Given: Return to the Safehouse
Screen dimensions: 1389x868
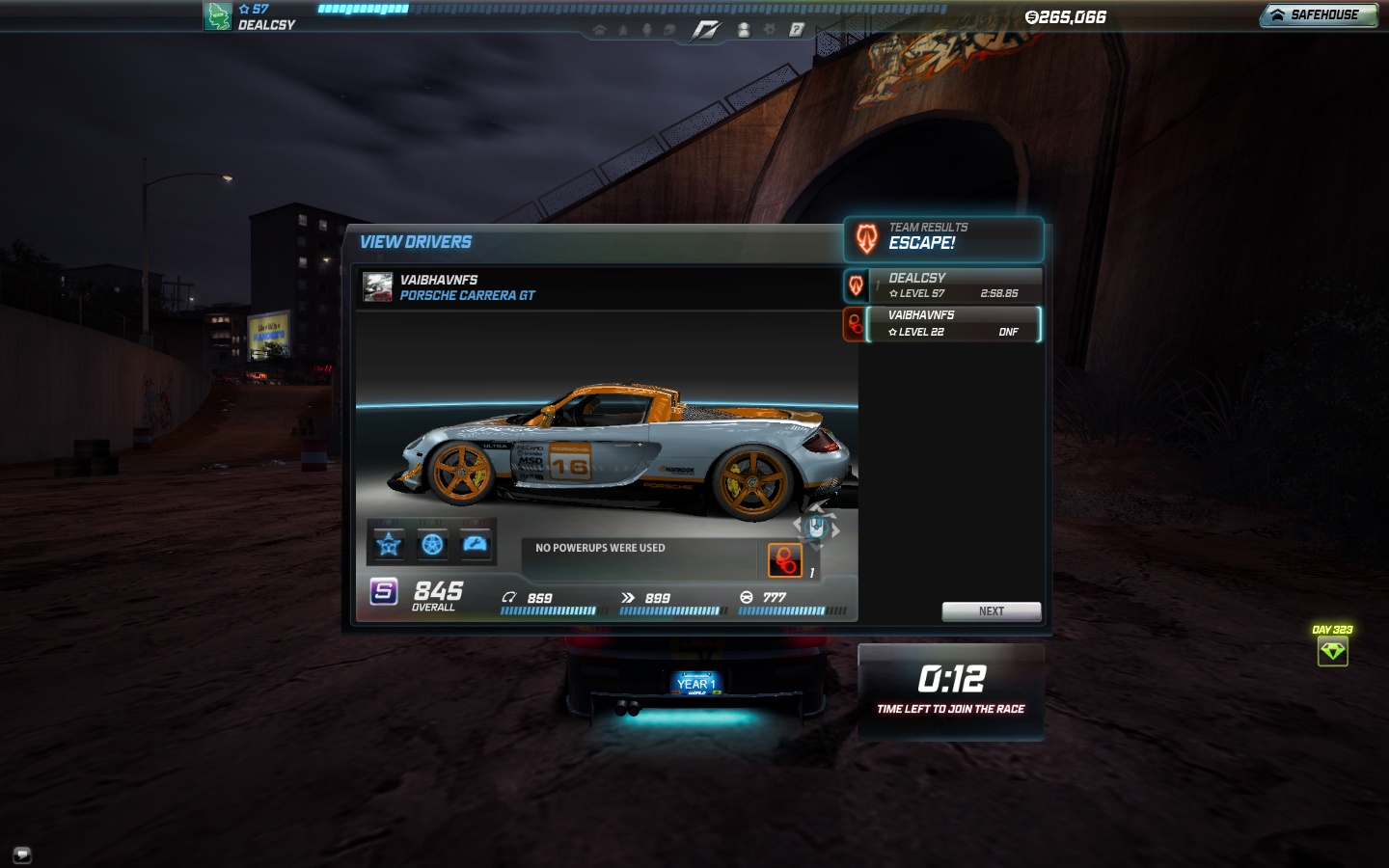Looking at the screenshot, I should 1318,15.
